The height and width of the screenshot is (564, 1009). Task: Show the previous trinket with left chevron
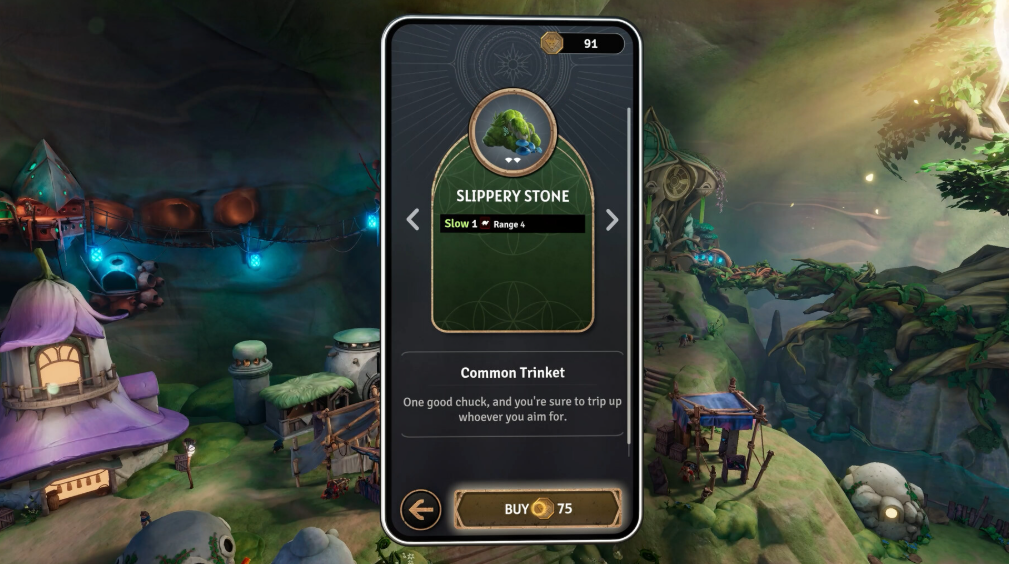tap(413, 221)
